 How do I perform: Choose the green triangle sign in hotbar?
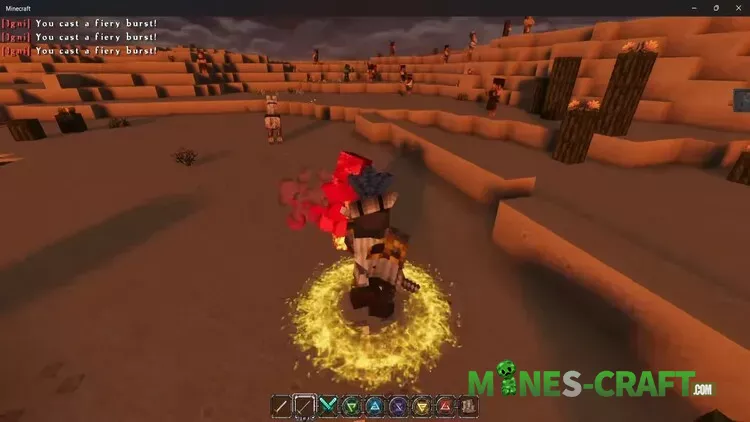pyautogui.click(x=351, y=406)
